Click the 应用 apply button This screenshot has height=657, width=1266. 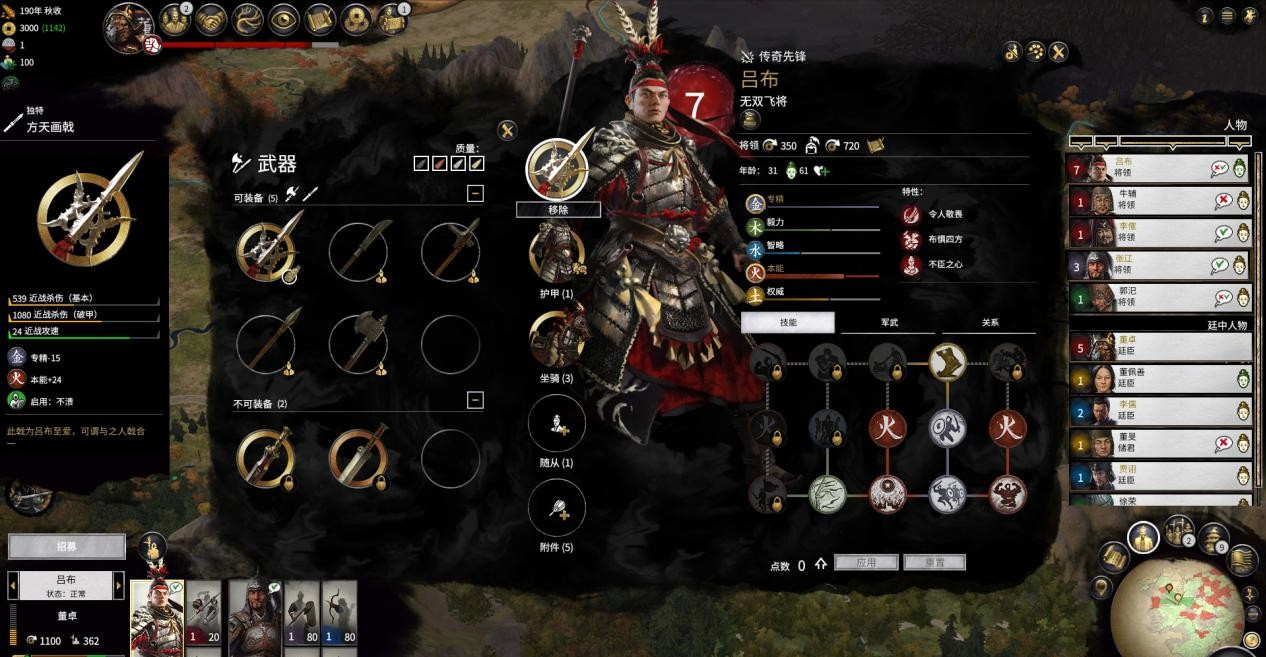865,563
